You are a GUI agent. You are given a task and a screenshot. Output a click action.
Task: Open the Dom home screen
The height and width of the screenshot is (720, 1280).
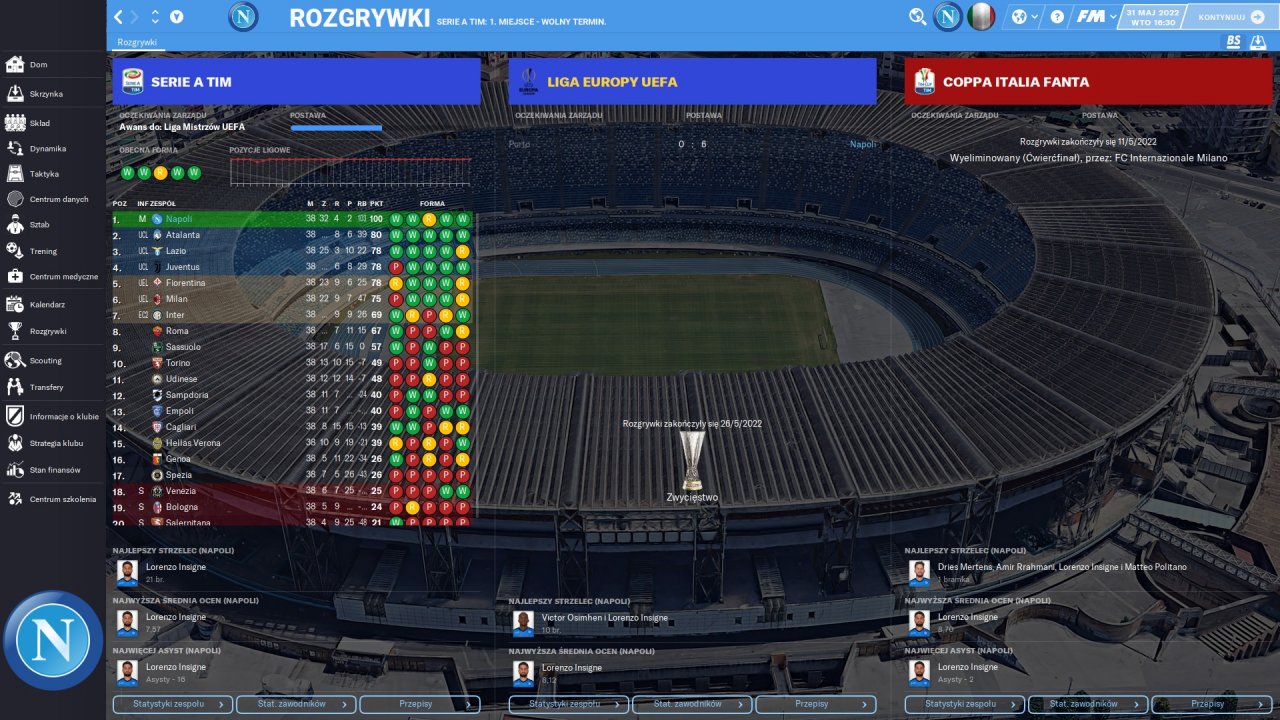pos(38,65)
